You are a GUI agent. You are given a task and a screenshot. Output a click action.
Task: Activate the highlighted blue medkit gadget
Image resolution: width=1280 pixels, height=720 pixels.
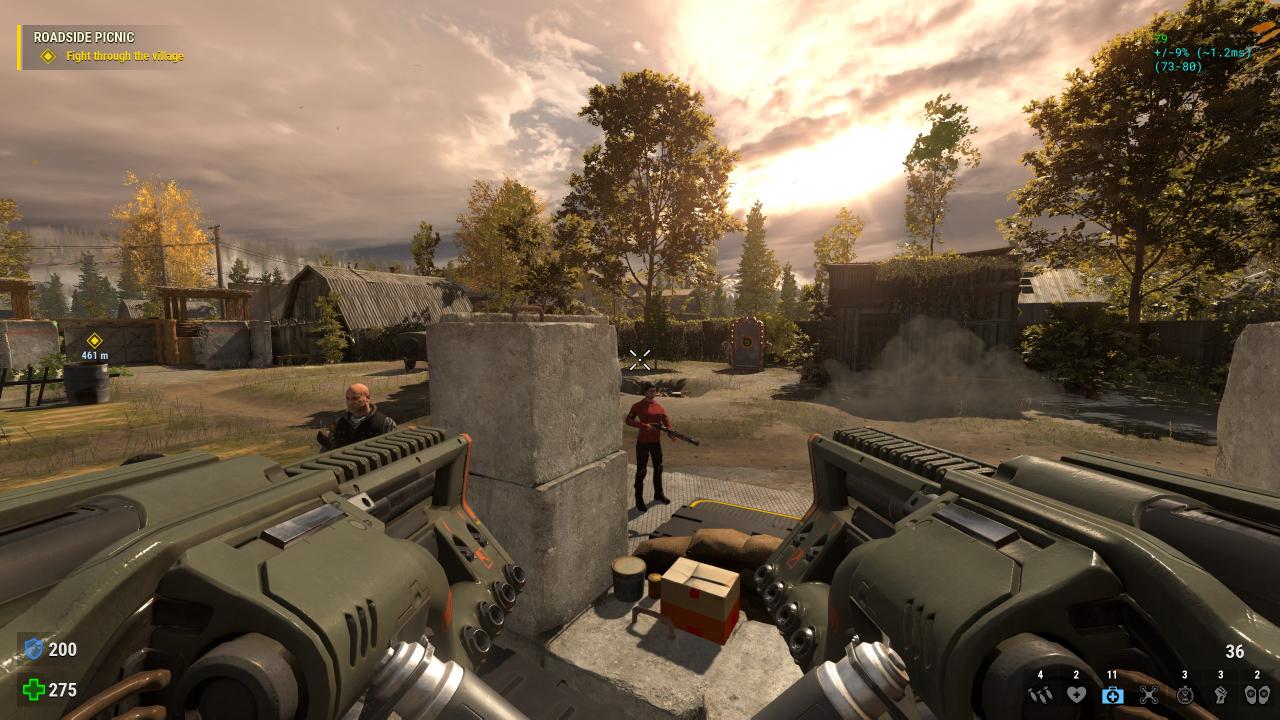1113,695
